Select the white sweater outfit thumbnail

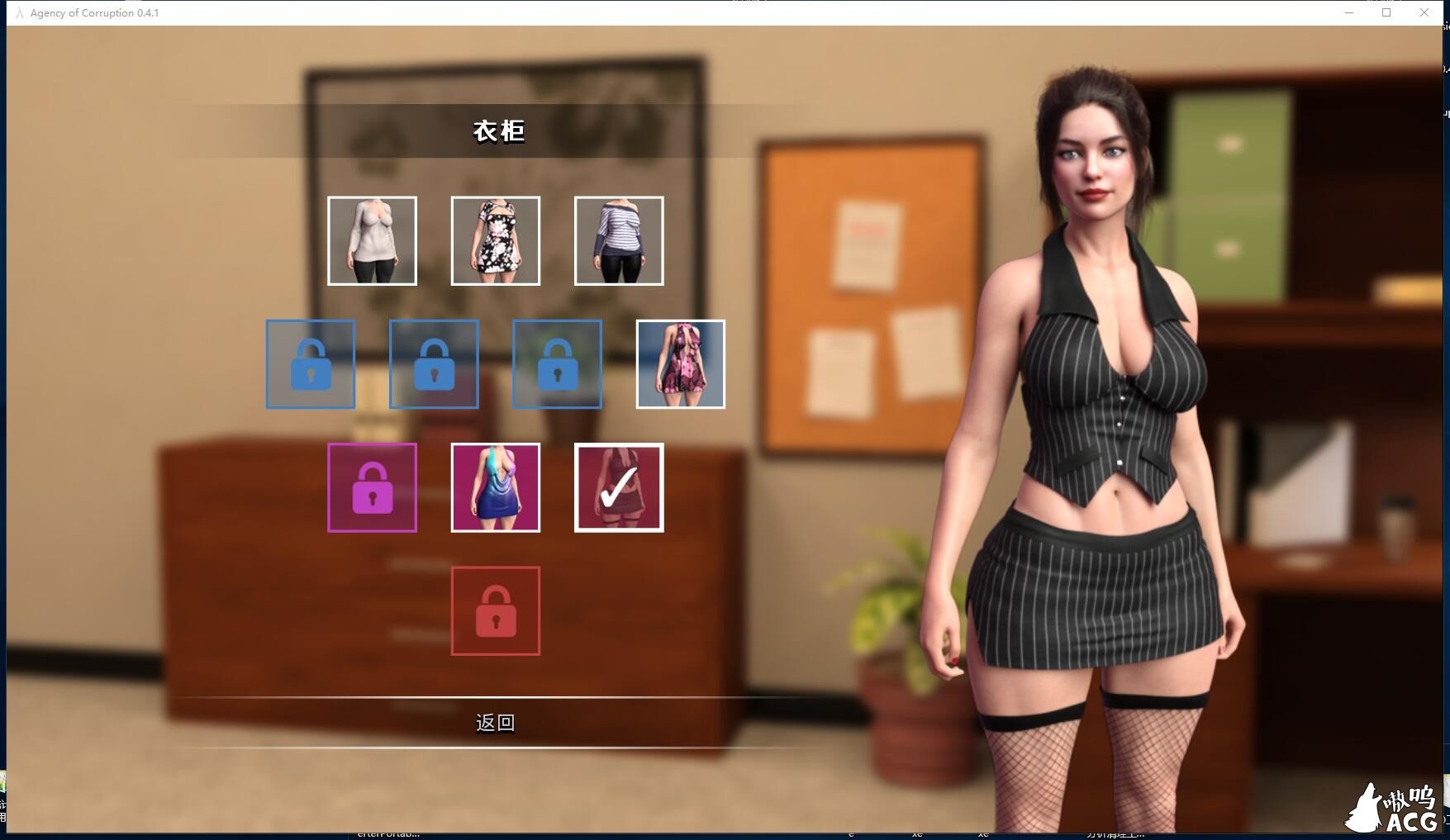tap(372, 240)
